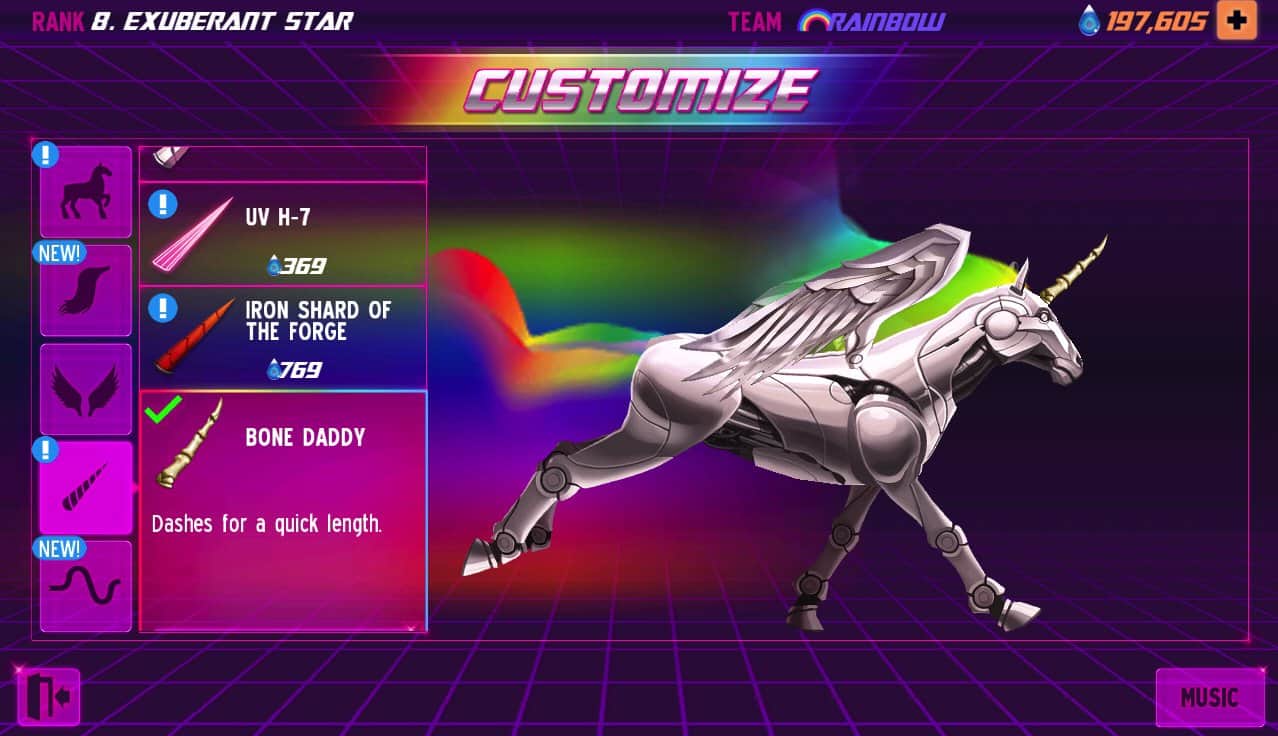Screen dimensions: 1278x736
Task: Select the wings category tab
Action: point(85,389)
